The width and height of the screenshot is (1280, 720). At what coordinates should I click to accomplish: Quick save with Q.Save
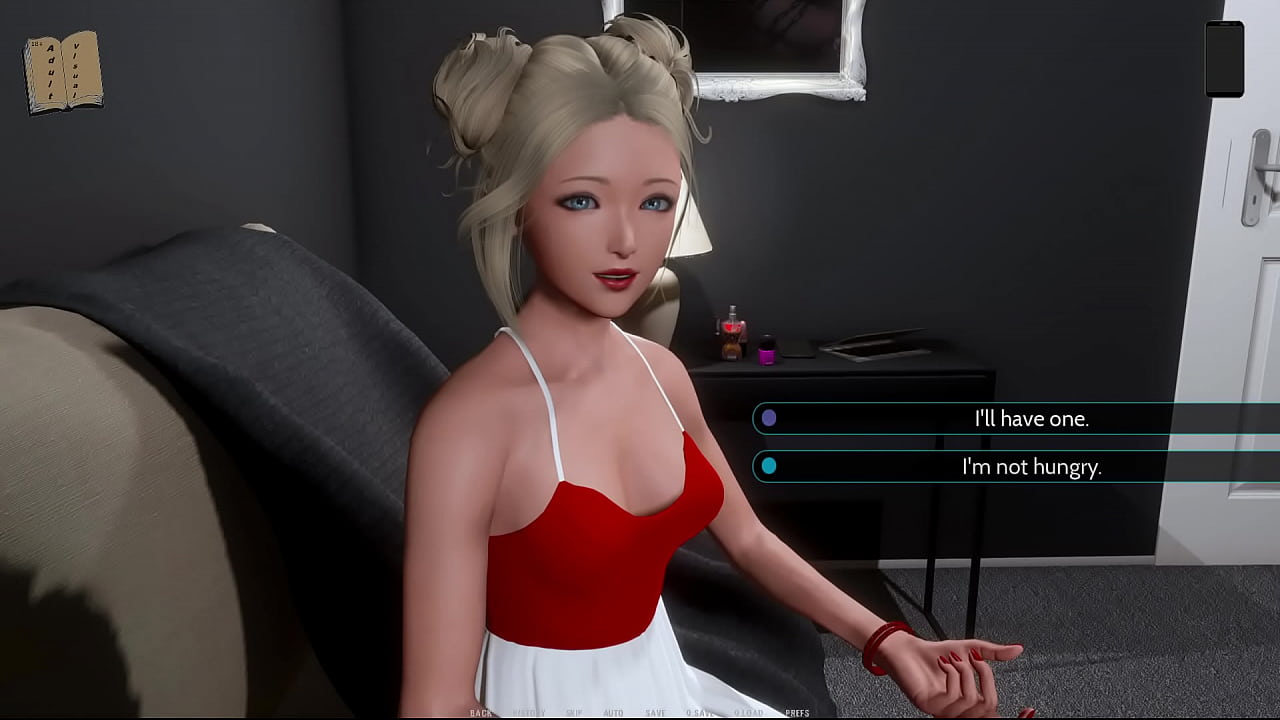pyautogui.click(x=700, y=713)
